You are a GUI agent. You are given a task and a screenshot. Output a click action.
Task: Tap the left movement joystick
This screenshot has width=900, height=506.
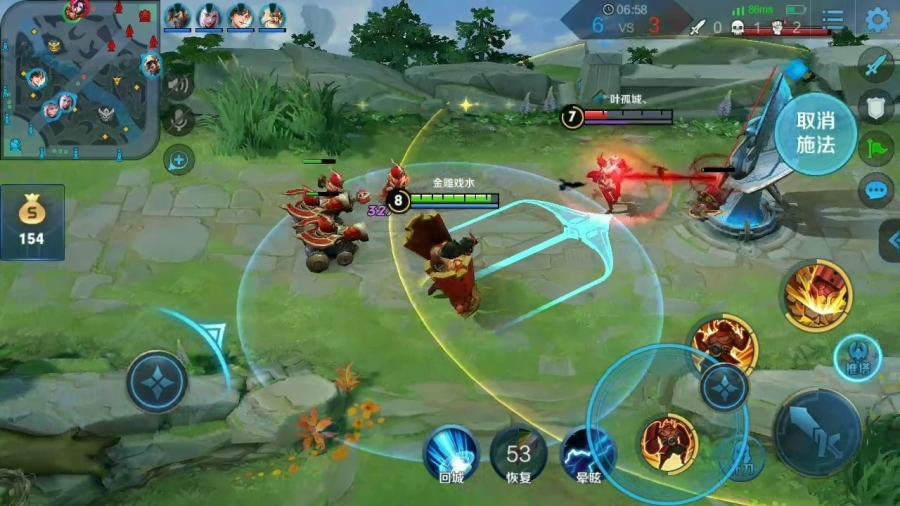pyautogui.click(x=157, y=382)
